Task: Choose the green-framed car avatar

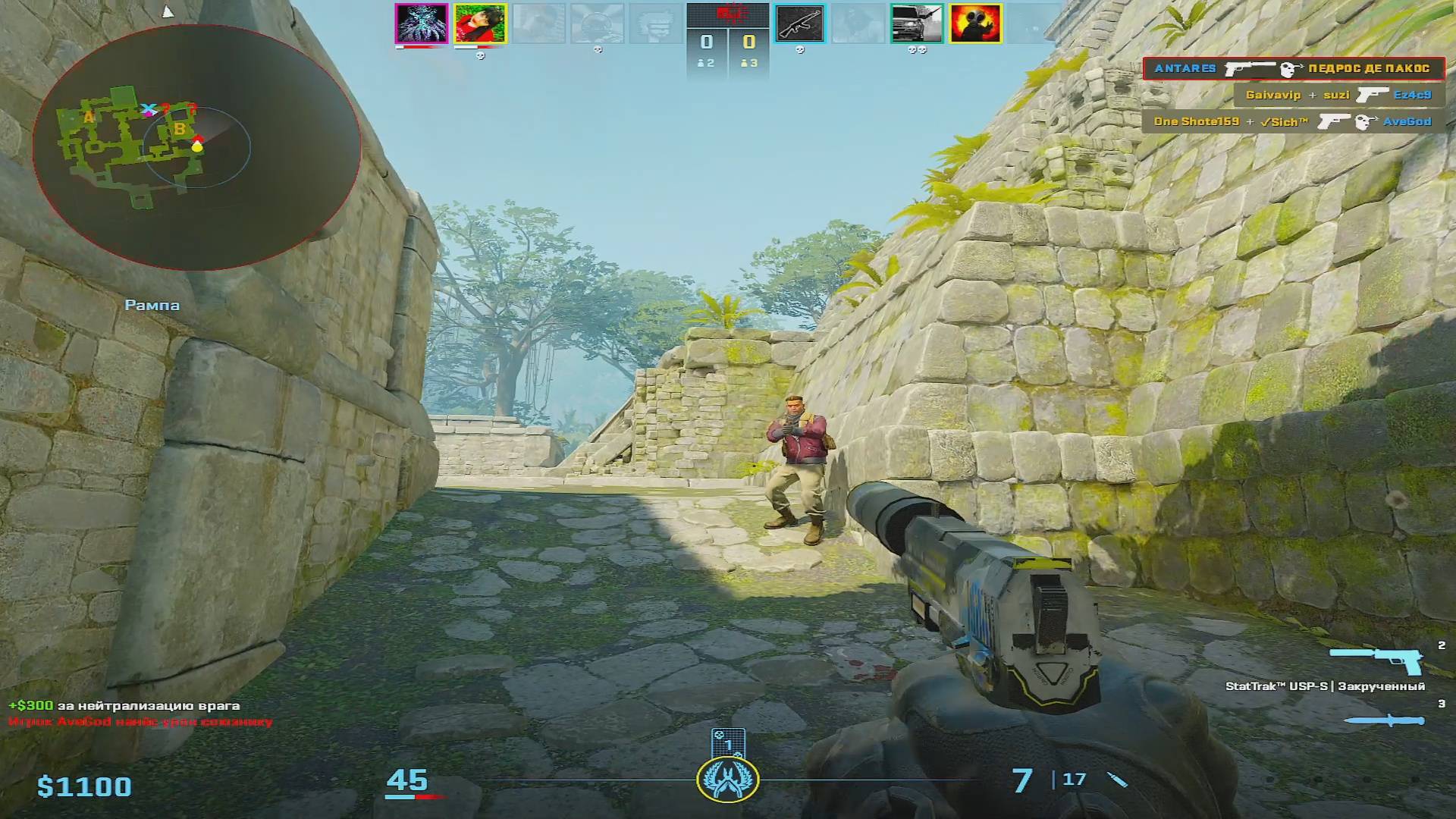Action: (916, 24)
